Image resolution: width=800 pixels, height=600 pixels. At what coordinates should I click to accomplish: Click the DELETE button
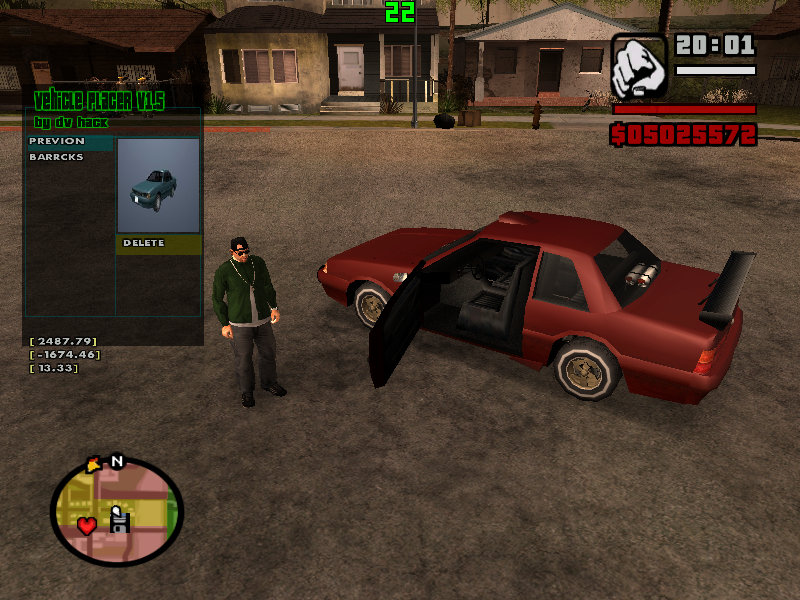click(144, 243)
